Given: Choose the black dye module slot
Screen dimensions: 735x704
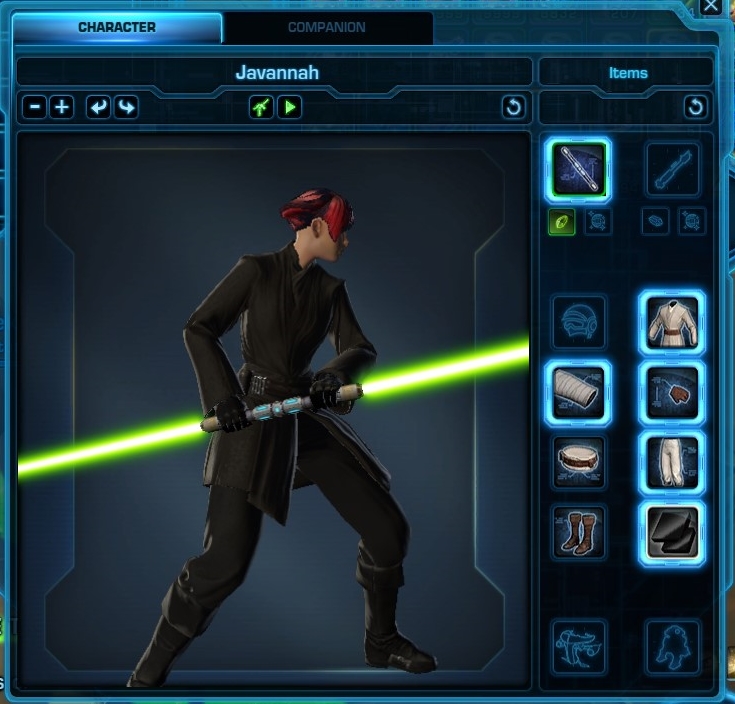Looking at the screenshot, I should point(671,532).
